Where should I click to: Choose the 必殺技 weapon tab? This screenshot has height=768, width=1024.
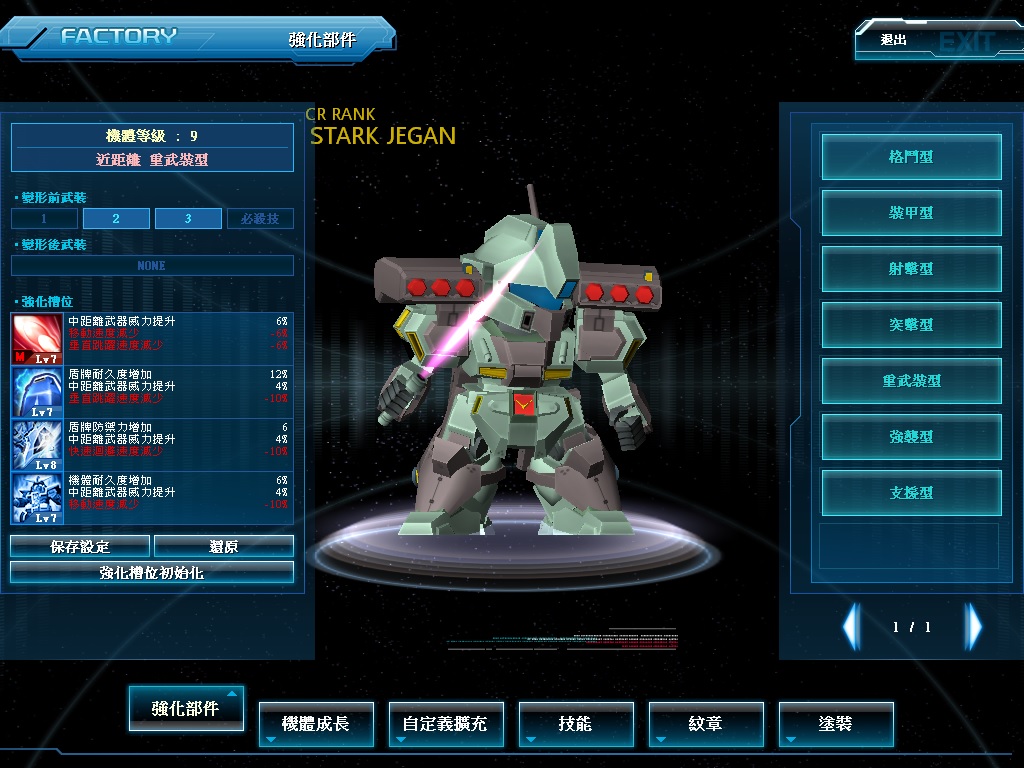pos(260,219)
